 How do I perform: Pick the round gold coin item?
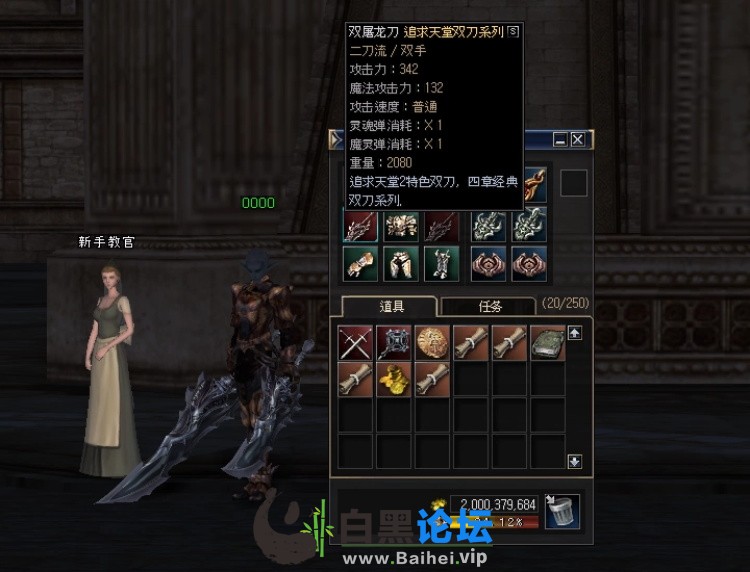[432, 343]
